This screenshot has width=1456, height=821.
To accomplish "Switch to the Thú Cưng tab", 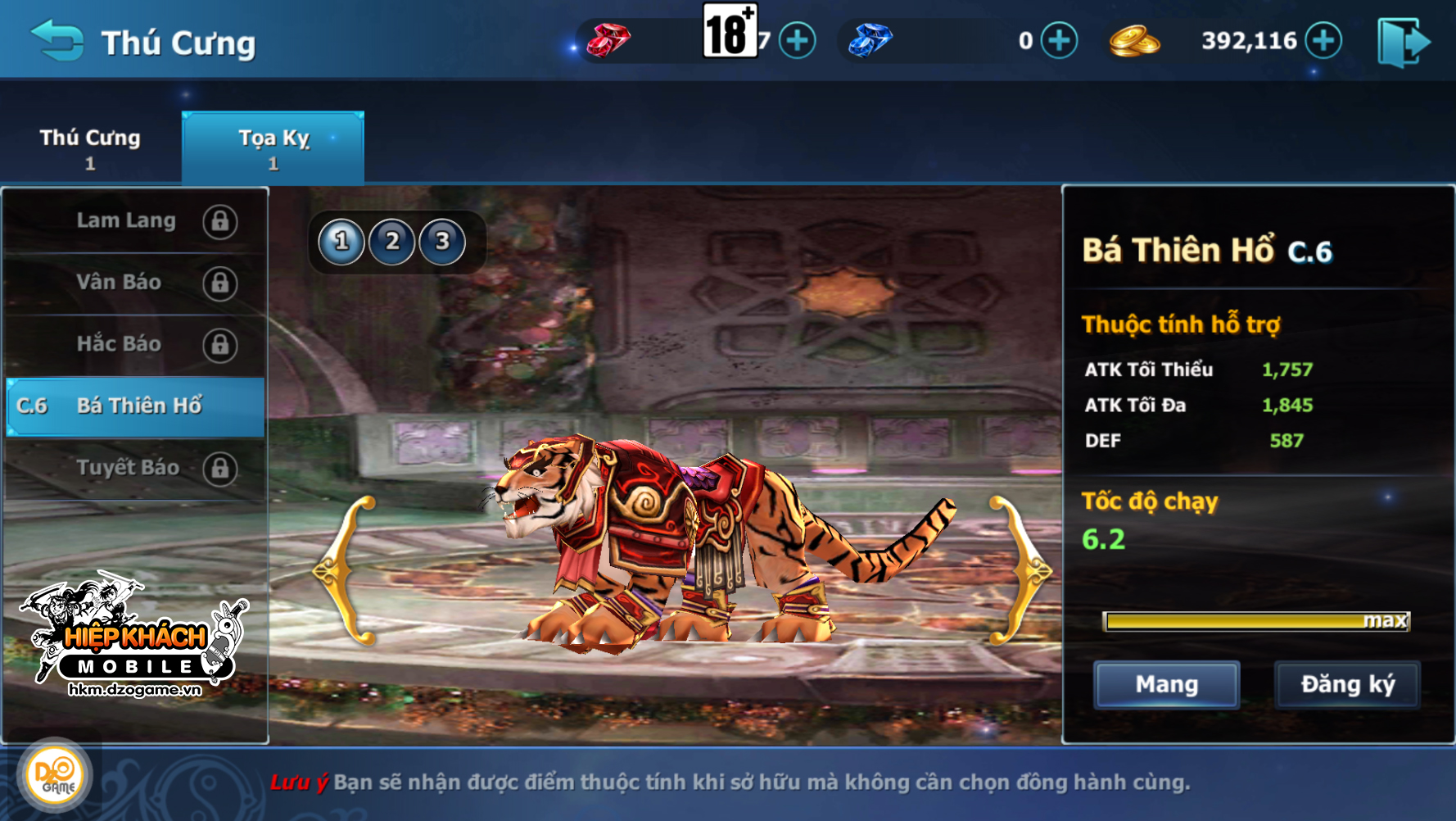I will pyautogui.click(x=90, y=147).
